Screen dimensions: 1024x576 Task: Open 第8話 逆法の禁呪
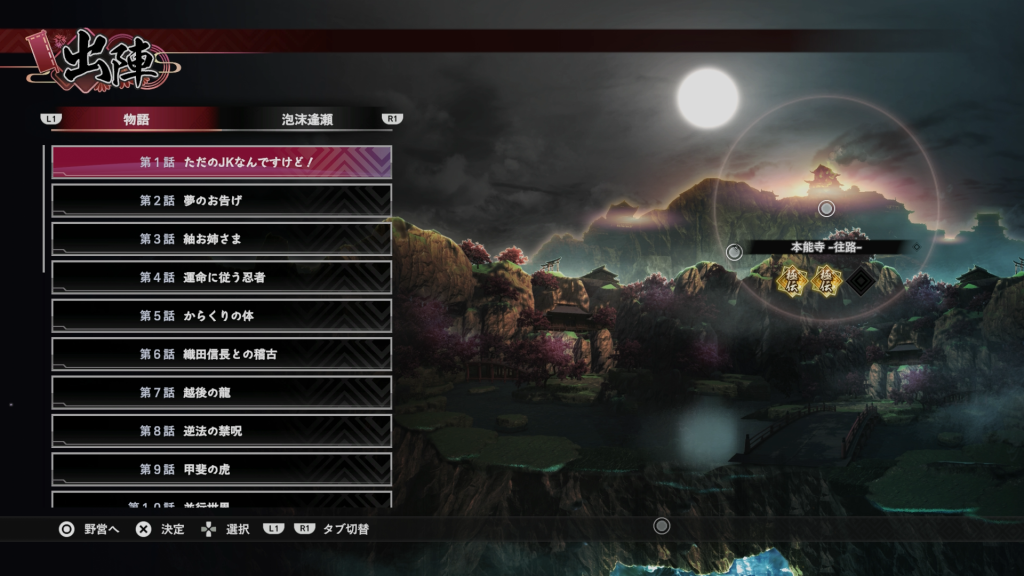221,431
